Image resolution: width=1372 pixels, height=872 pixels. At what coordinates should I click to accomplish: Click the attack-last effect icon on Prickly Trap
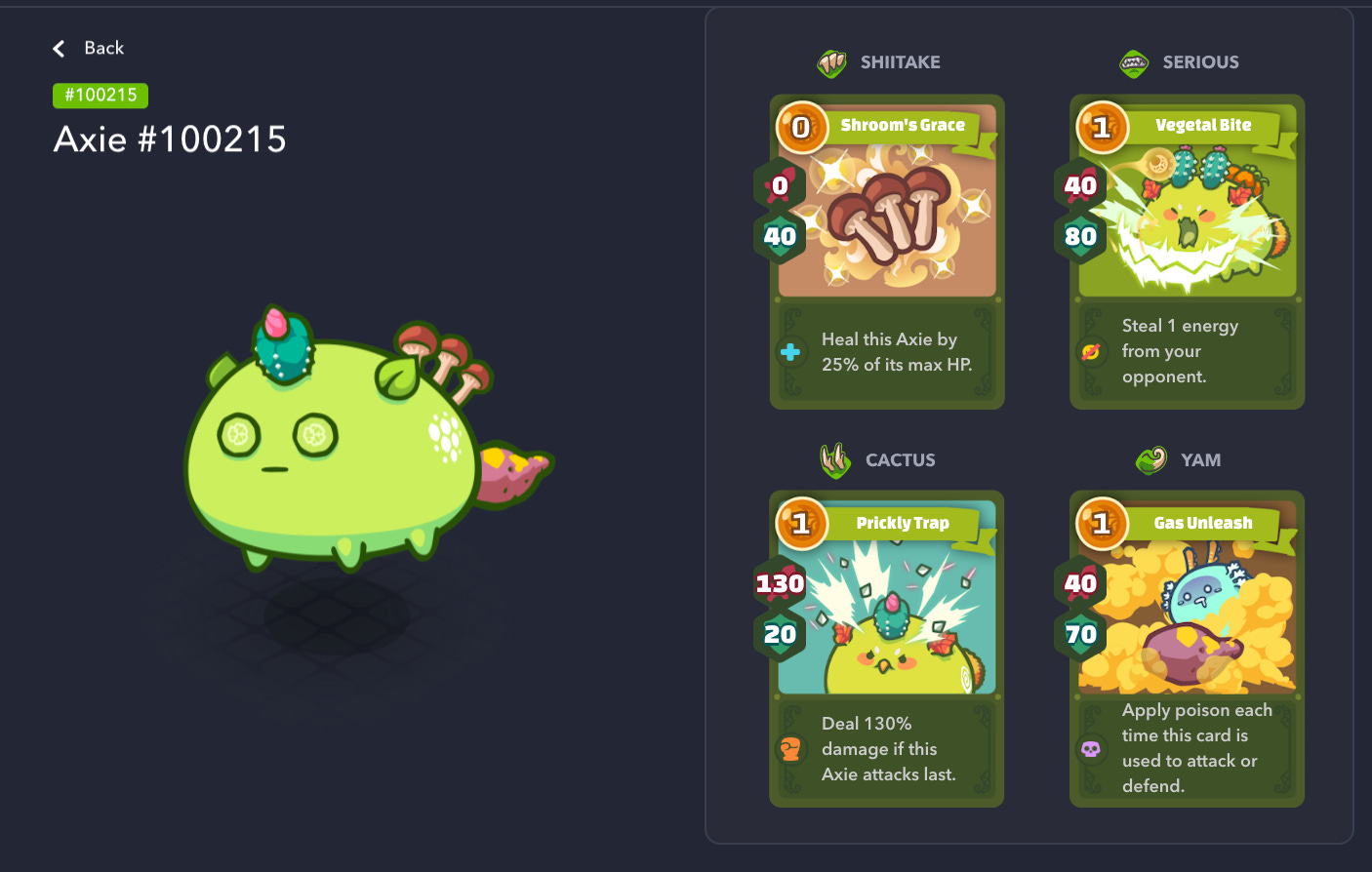790,749
